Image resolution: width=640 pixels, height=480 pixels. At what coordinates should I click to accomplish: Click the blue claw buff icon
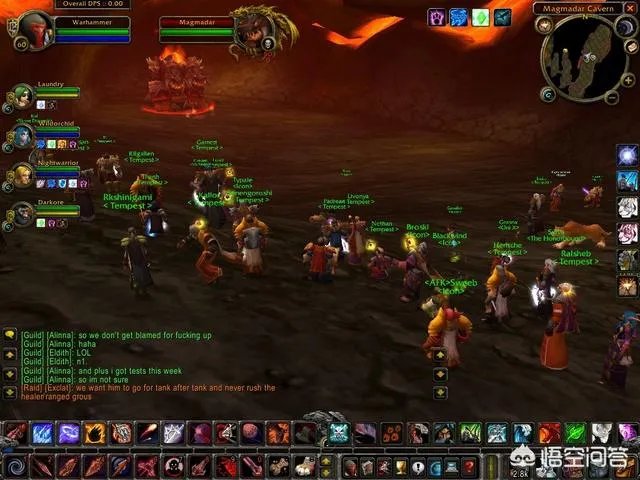459,17
